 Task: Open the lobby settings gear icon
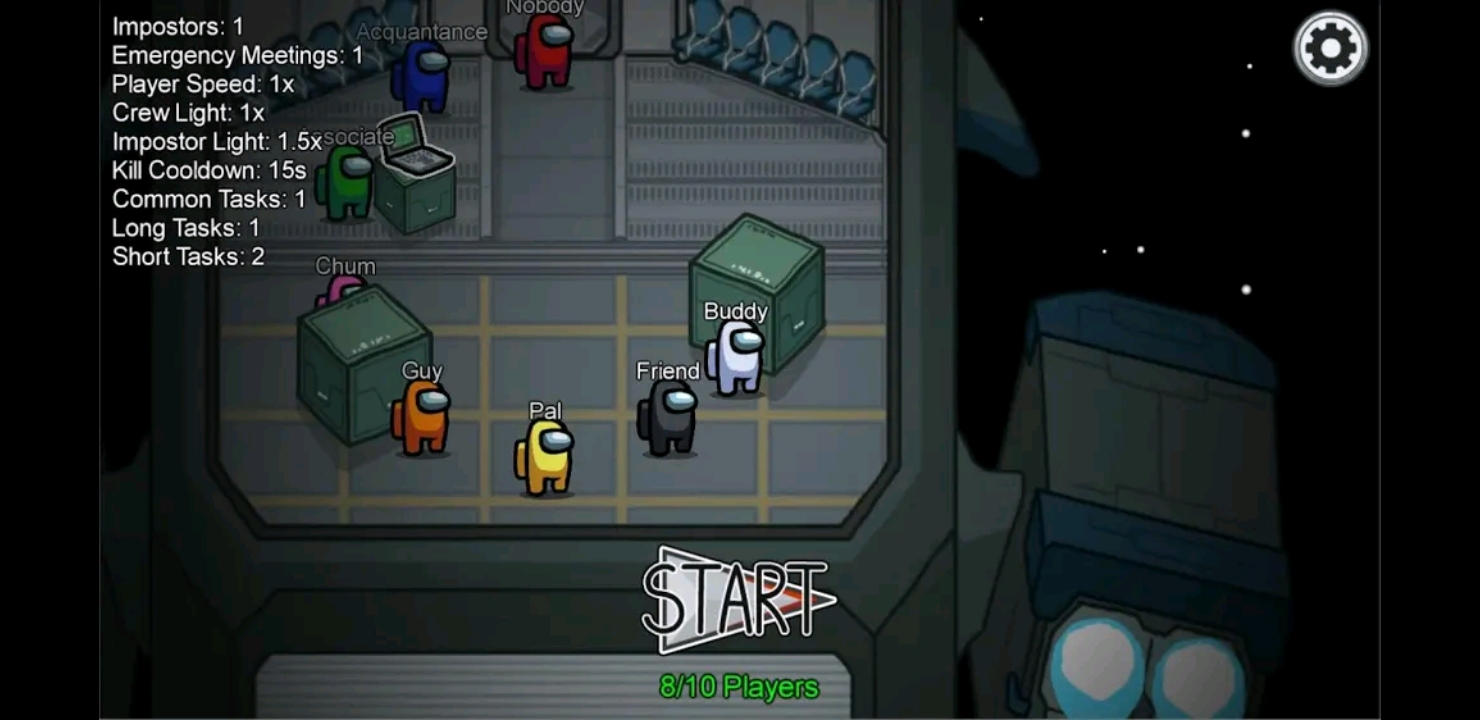click(x=1329, y=46)
